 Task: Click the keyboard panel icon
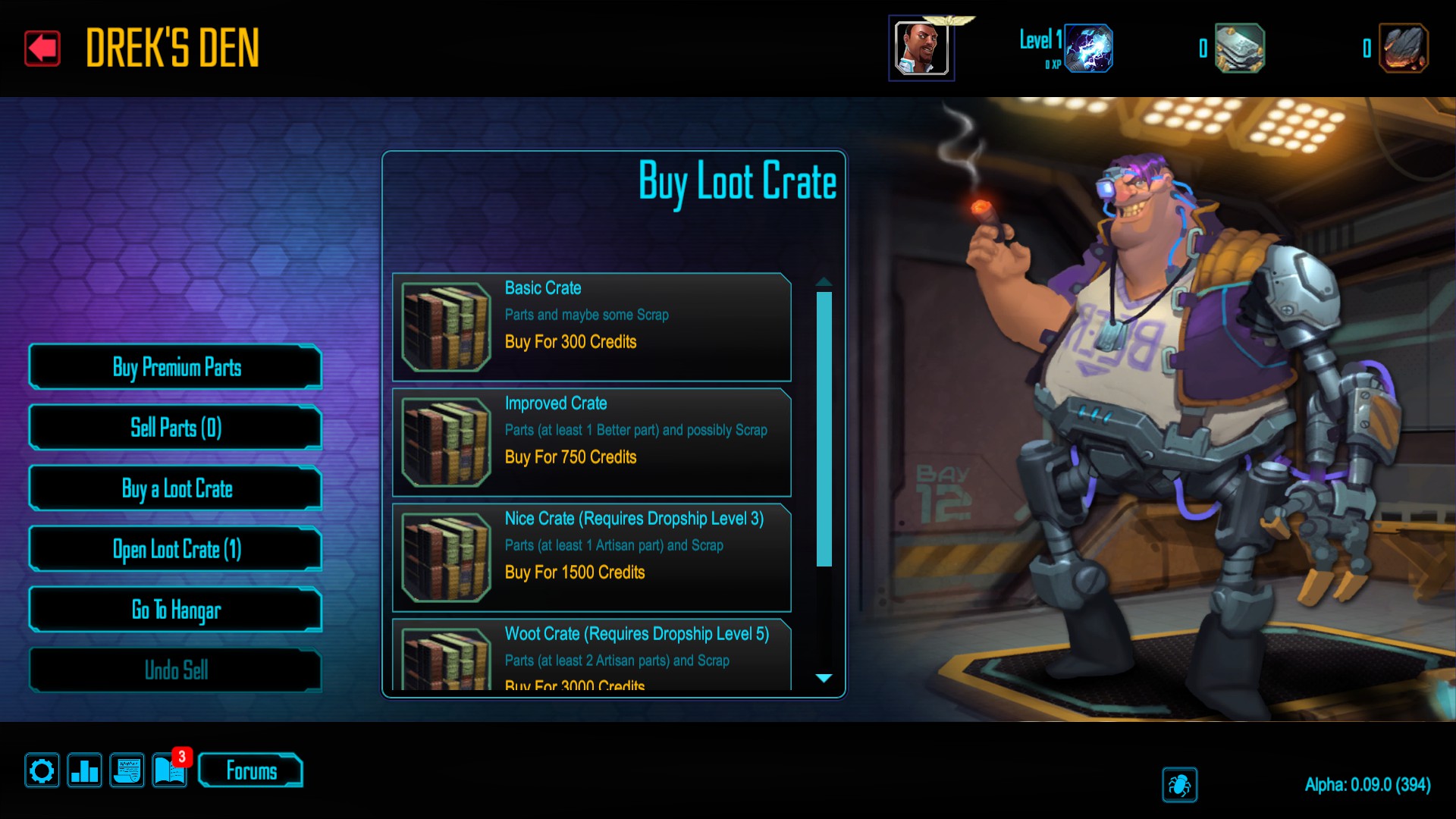[x=127, y=771]
